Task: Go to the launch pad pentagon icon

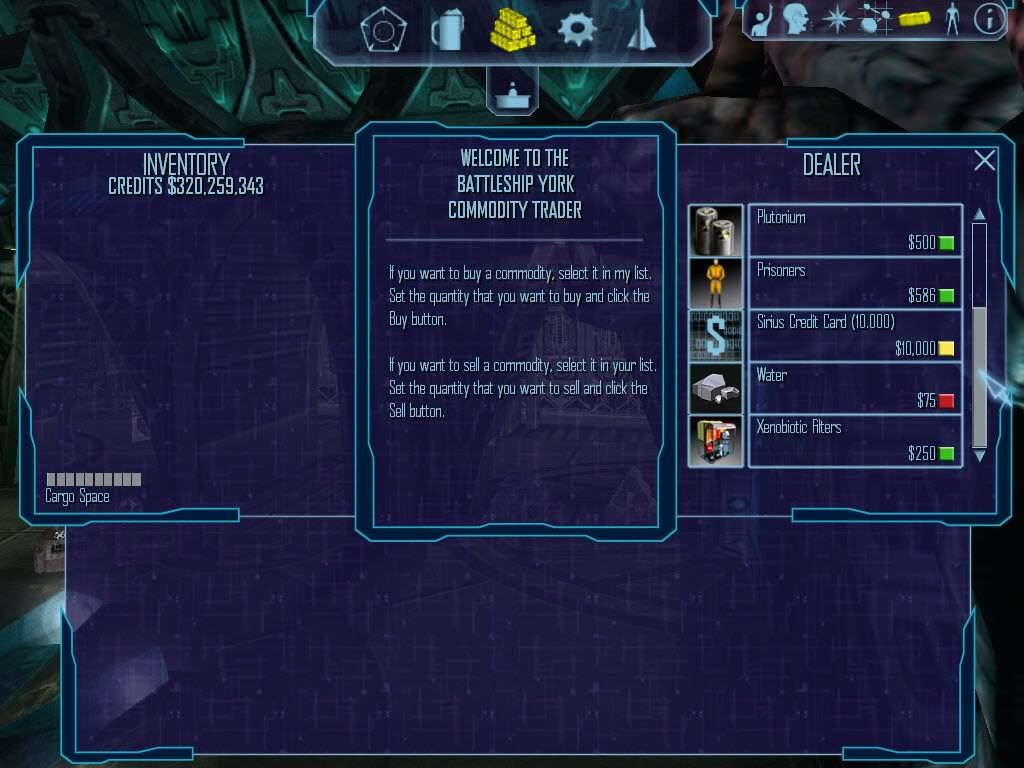Action: 382,32
